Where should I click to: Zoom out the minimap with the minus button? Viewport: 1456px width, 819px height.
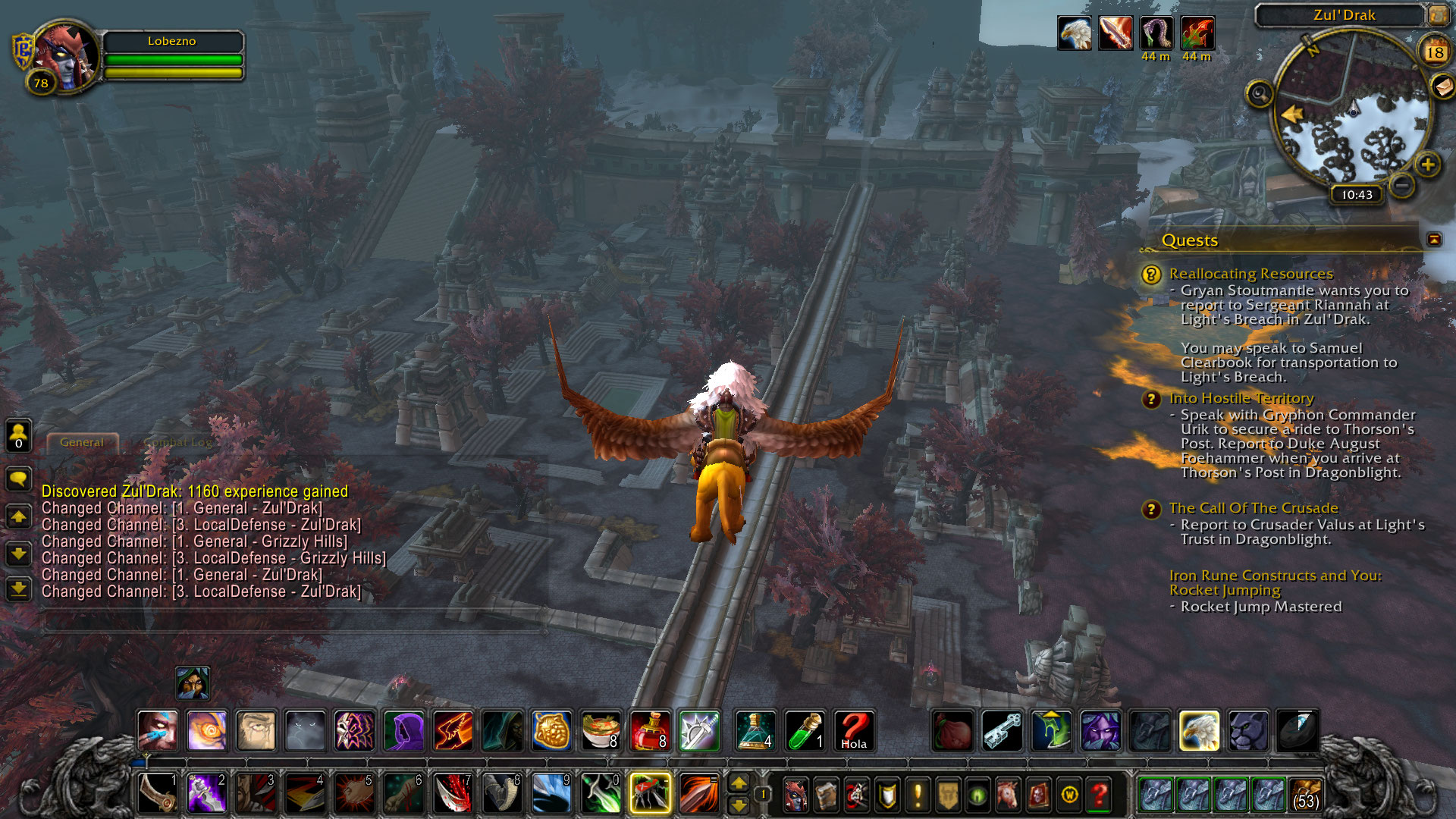[1402, 184]
